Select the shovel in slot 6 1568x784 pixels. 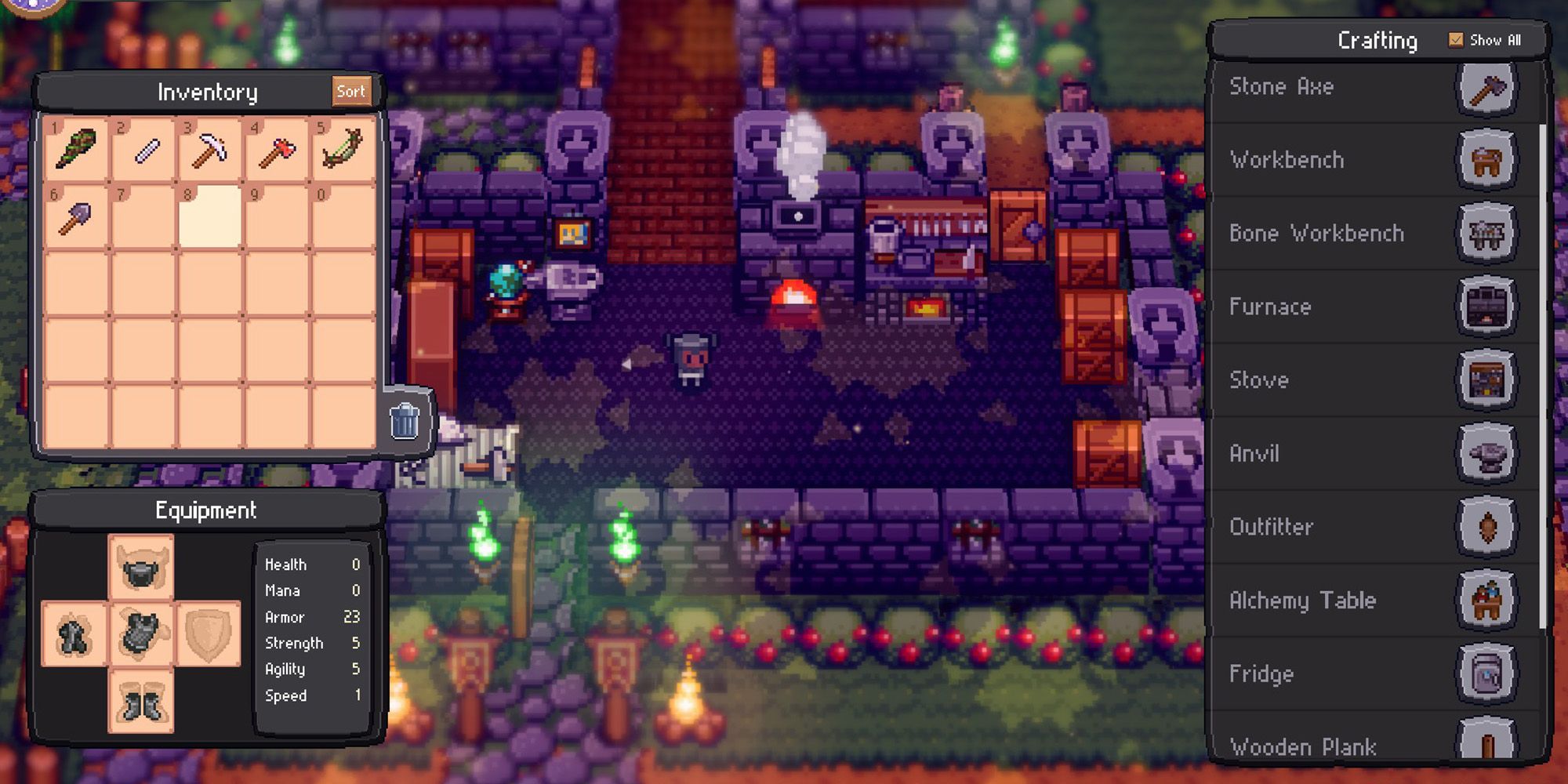pyautogui.click(x=76, y=217)
